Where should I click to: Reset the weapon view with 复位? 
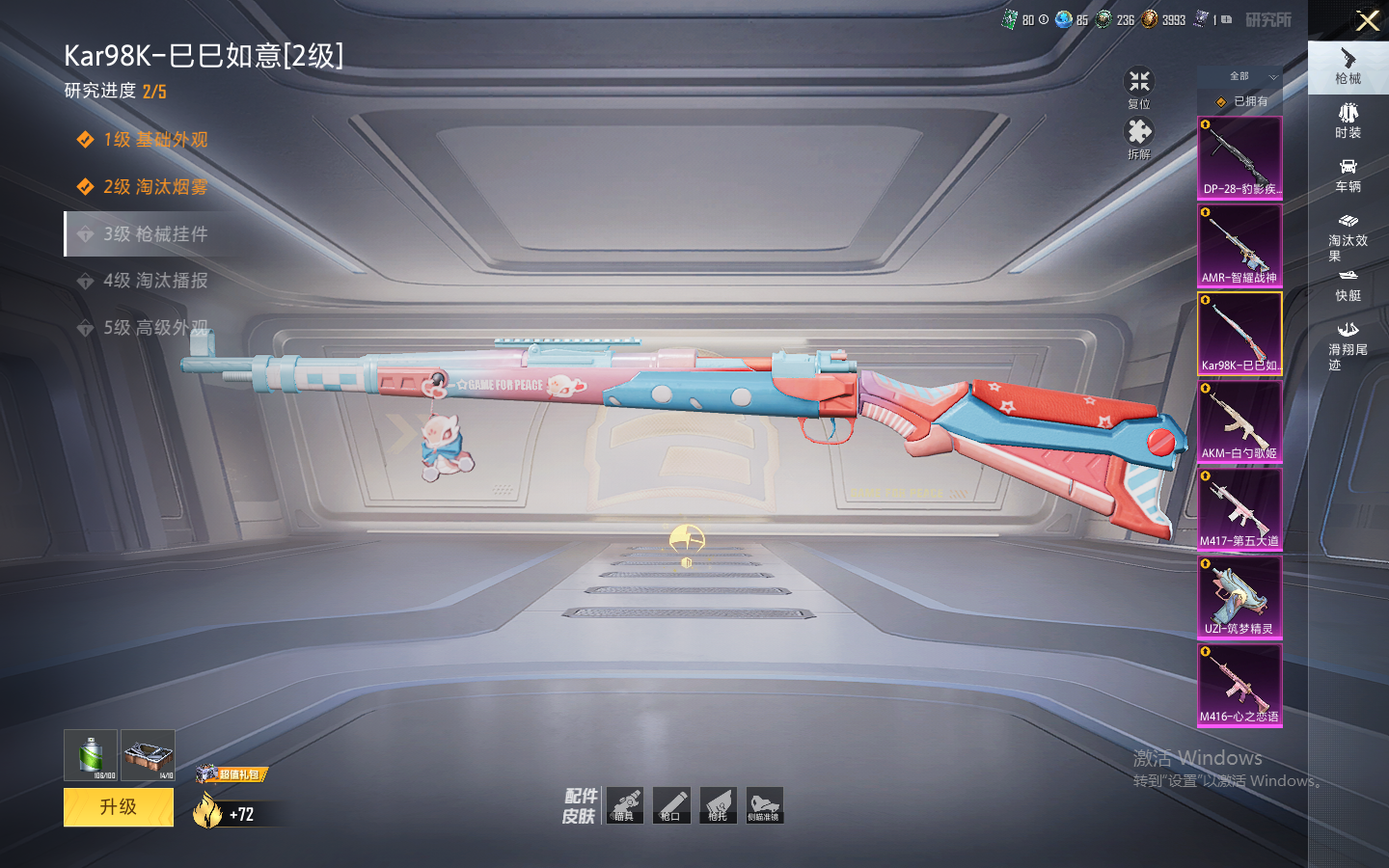coord(1139,87)
